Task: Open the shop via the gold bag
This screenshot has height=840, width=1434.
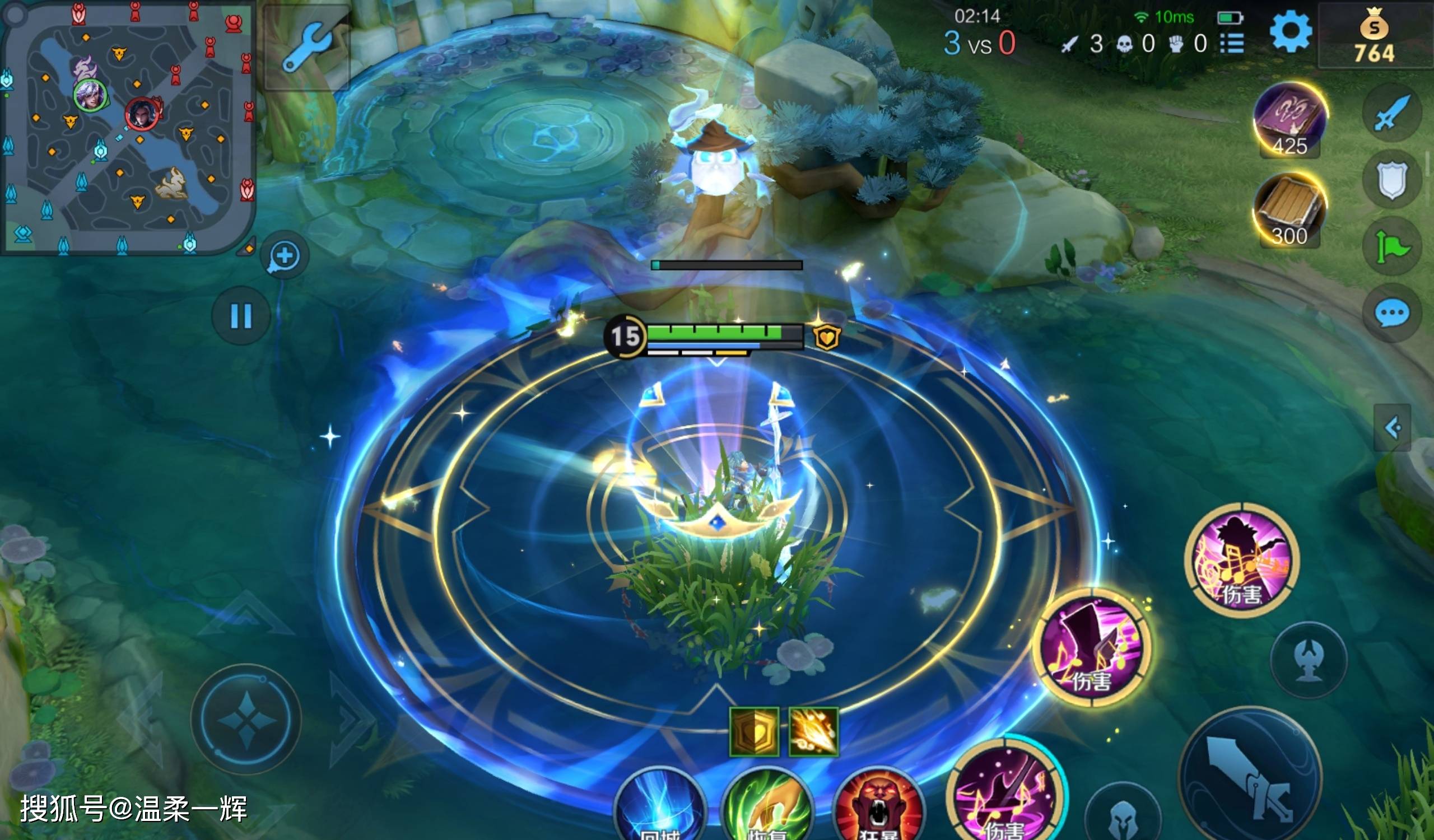Action: click(x=1374, y=35)
